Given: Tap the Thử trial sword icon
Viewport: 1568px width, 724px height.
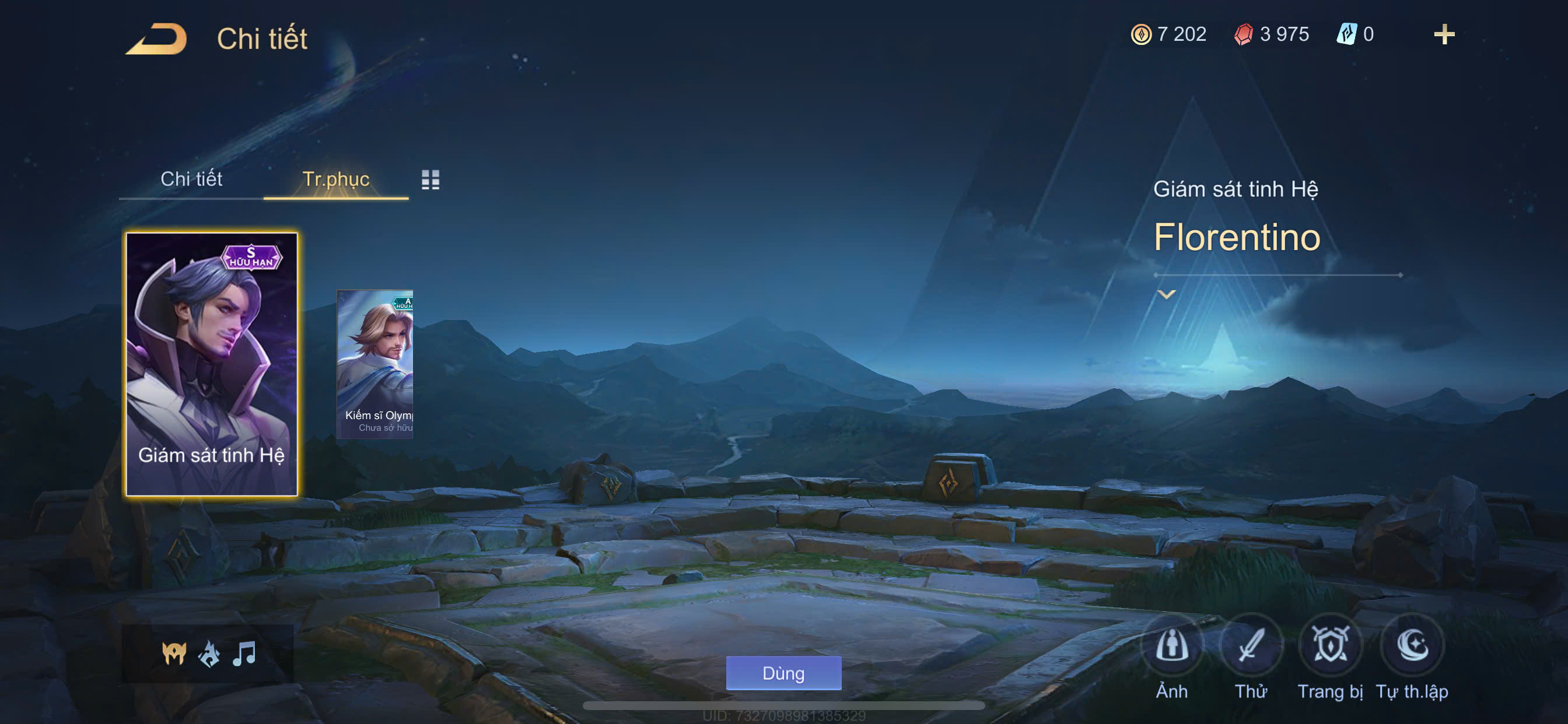Looking at the screenshot, I should coord(1251,646).
